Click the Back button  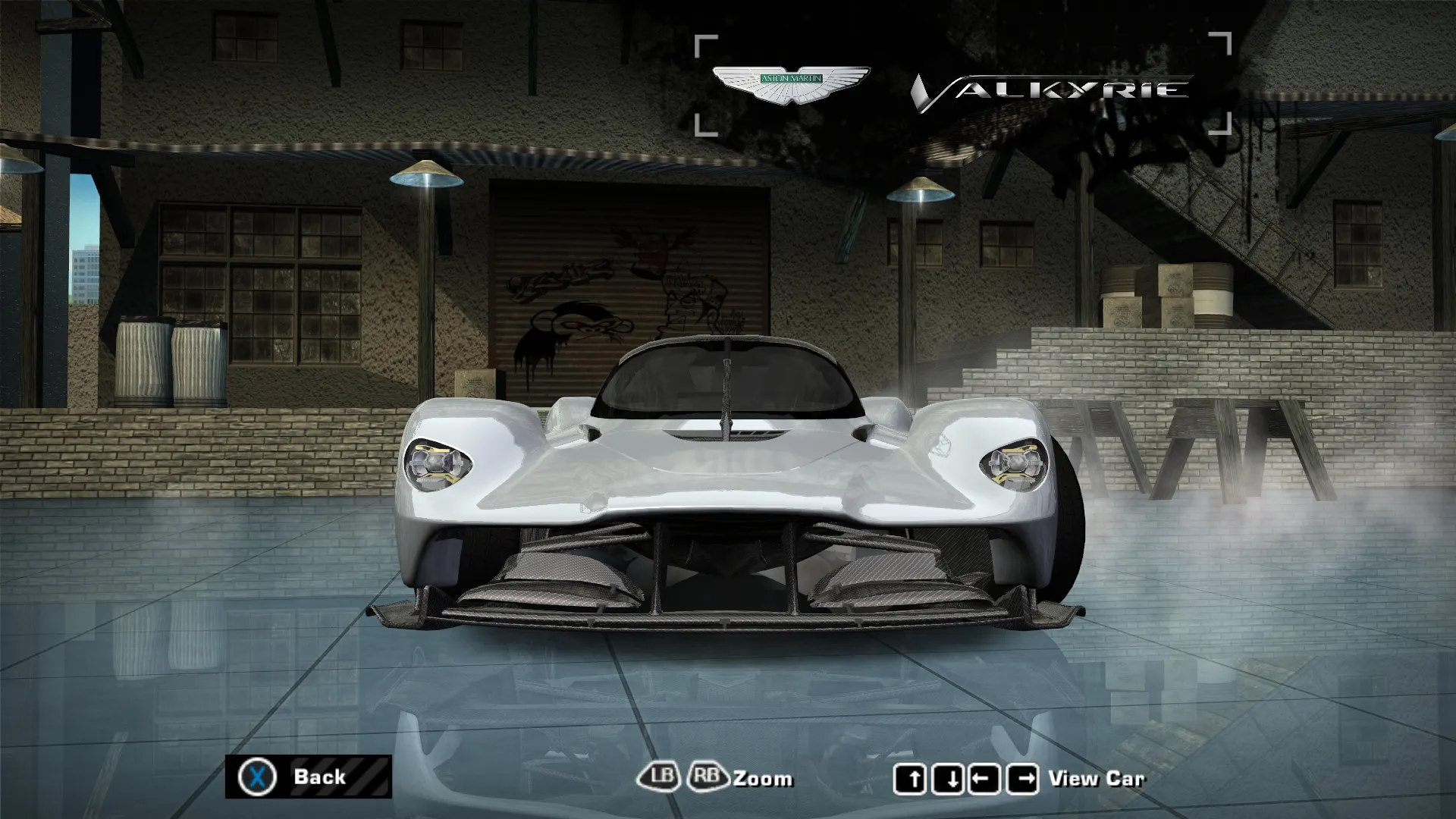(309, 777)
